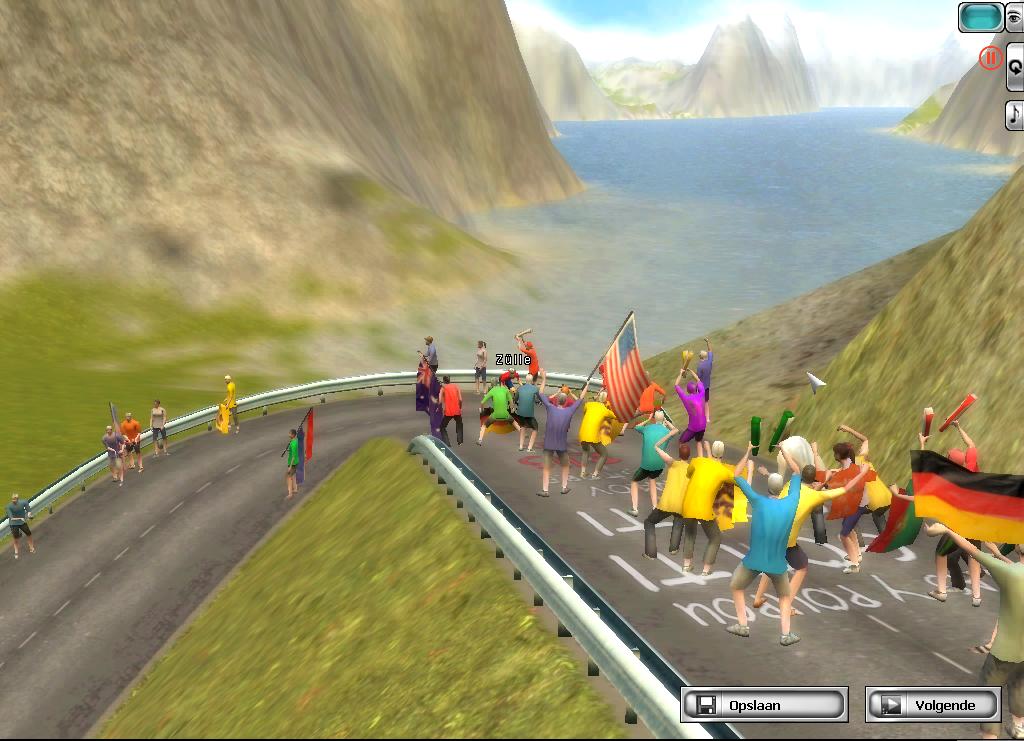
Task: Click the Opslaan save button
Action: point(764,704)
